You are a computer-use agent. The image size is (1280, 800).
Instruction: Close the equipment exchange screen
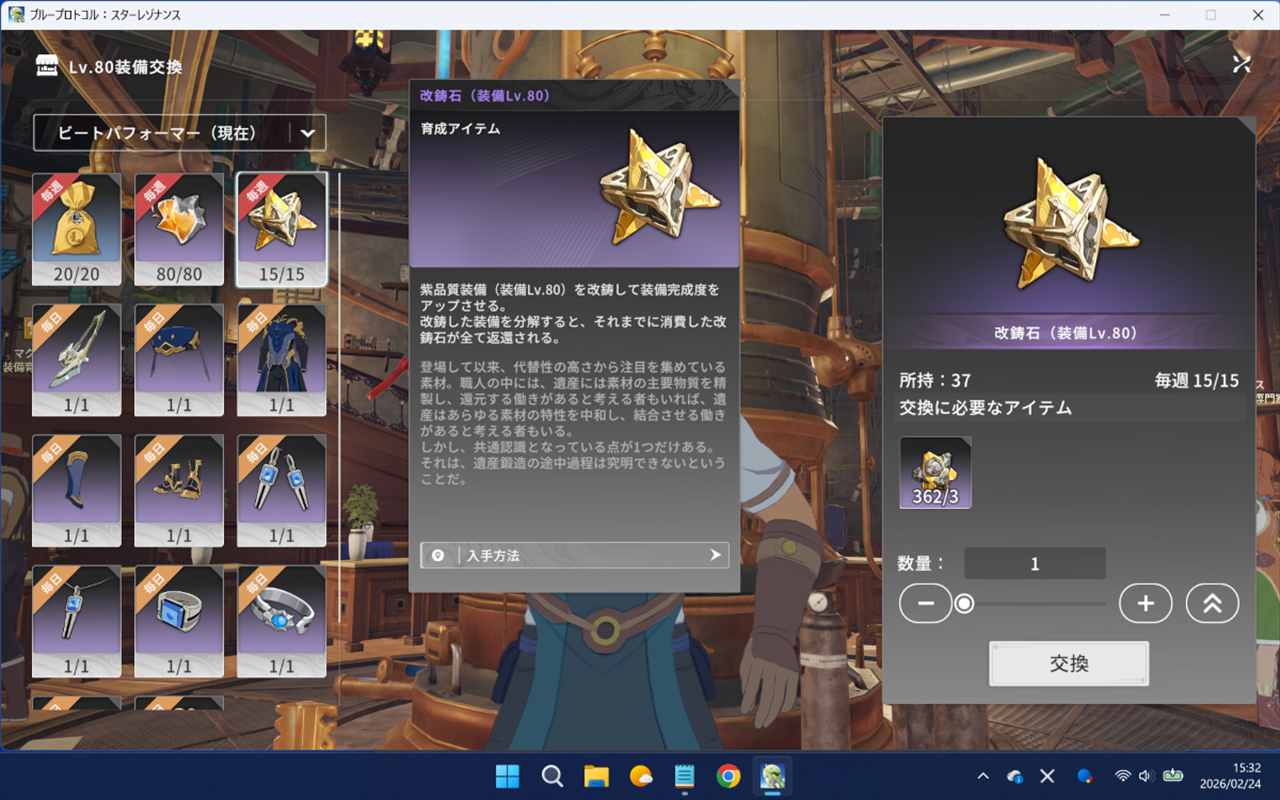[x=1241, y=64]
